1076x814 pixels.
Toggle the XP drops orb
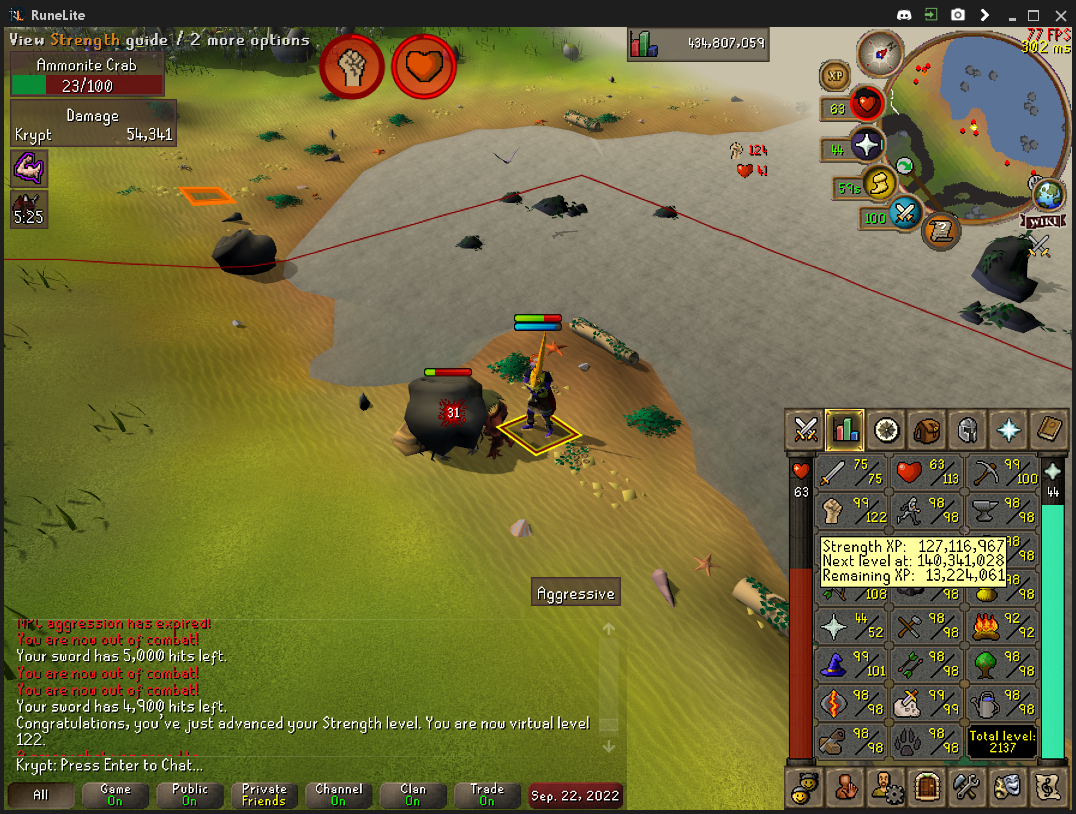pyautogui.click(x=835, y=76)
